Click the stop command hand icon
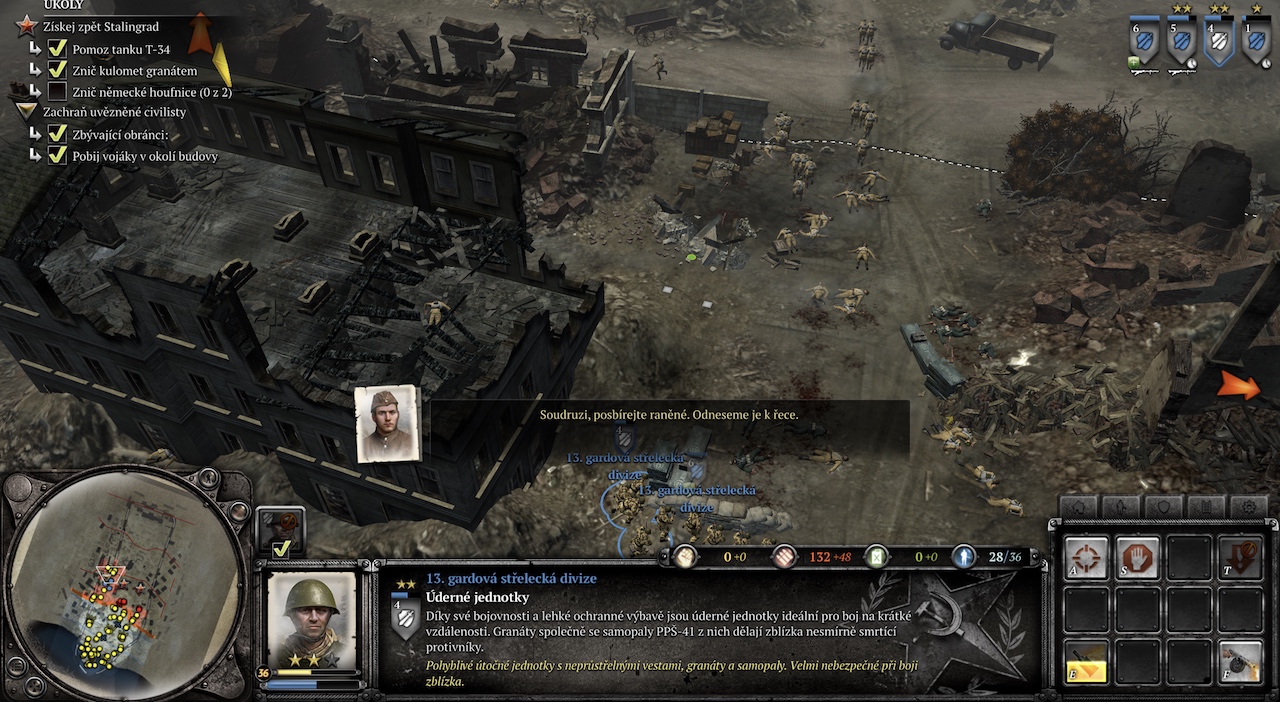Viewport: 1280px width, 702px height. (1138, 557)
